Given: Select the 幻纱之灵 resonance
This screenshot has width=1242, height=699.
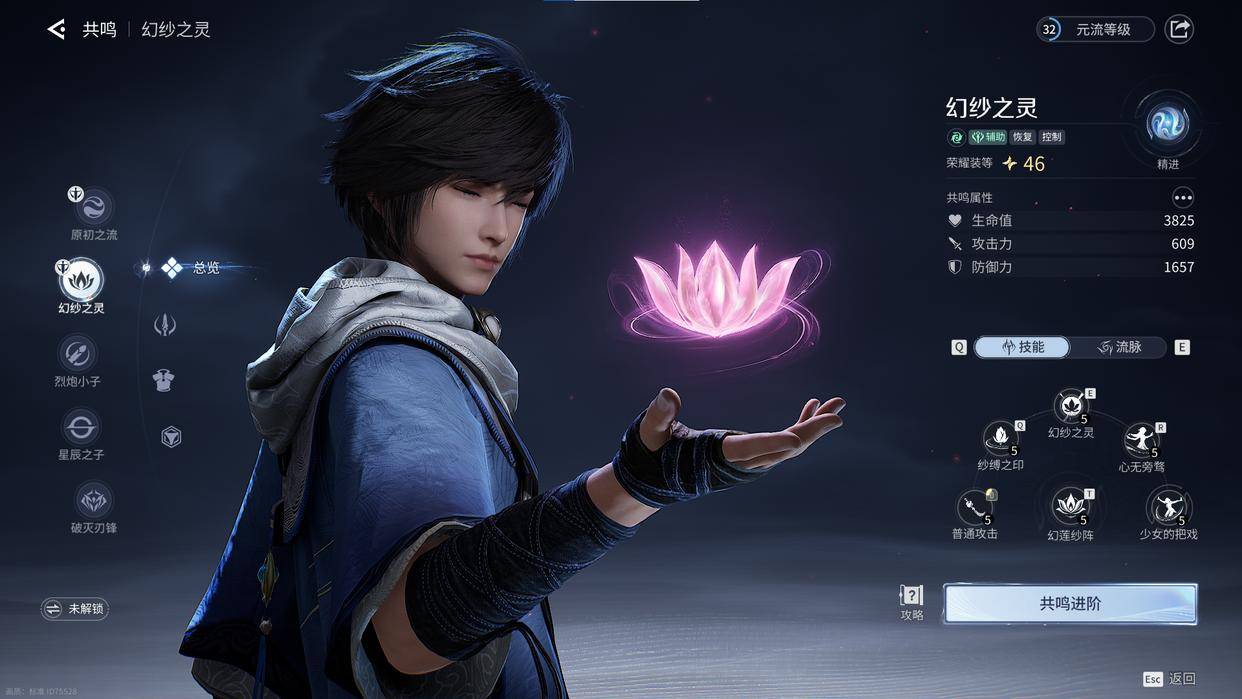Looking at the screenshot, I should [x=81, y=280].
